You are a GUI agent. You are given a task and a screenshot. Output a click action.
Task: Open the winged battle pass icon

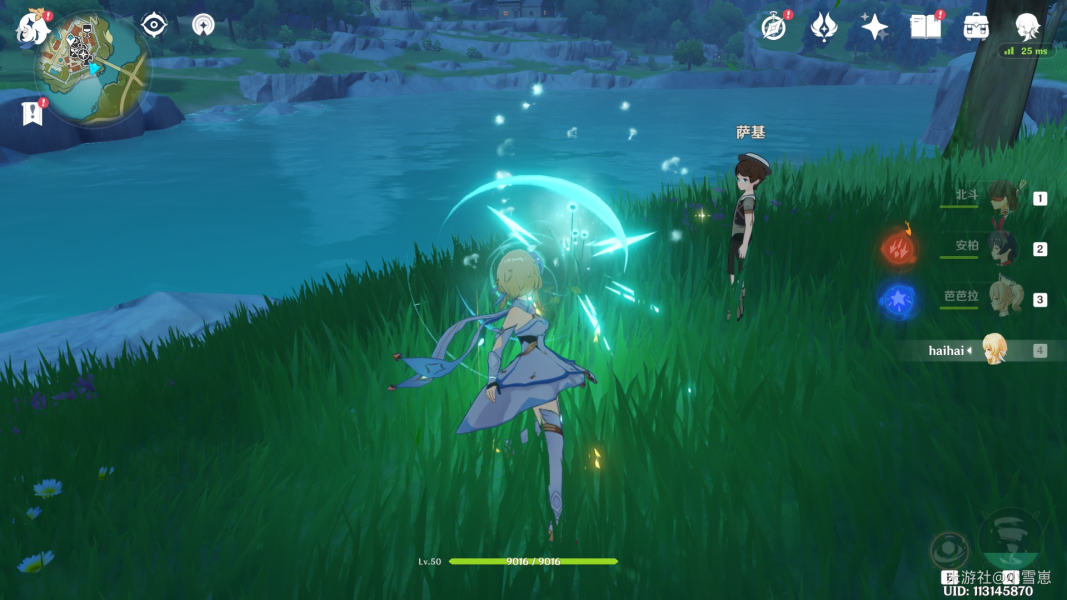point(824,27)
